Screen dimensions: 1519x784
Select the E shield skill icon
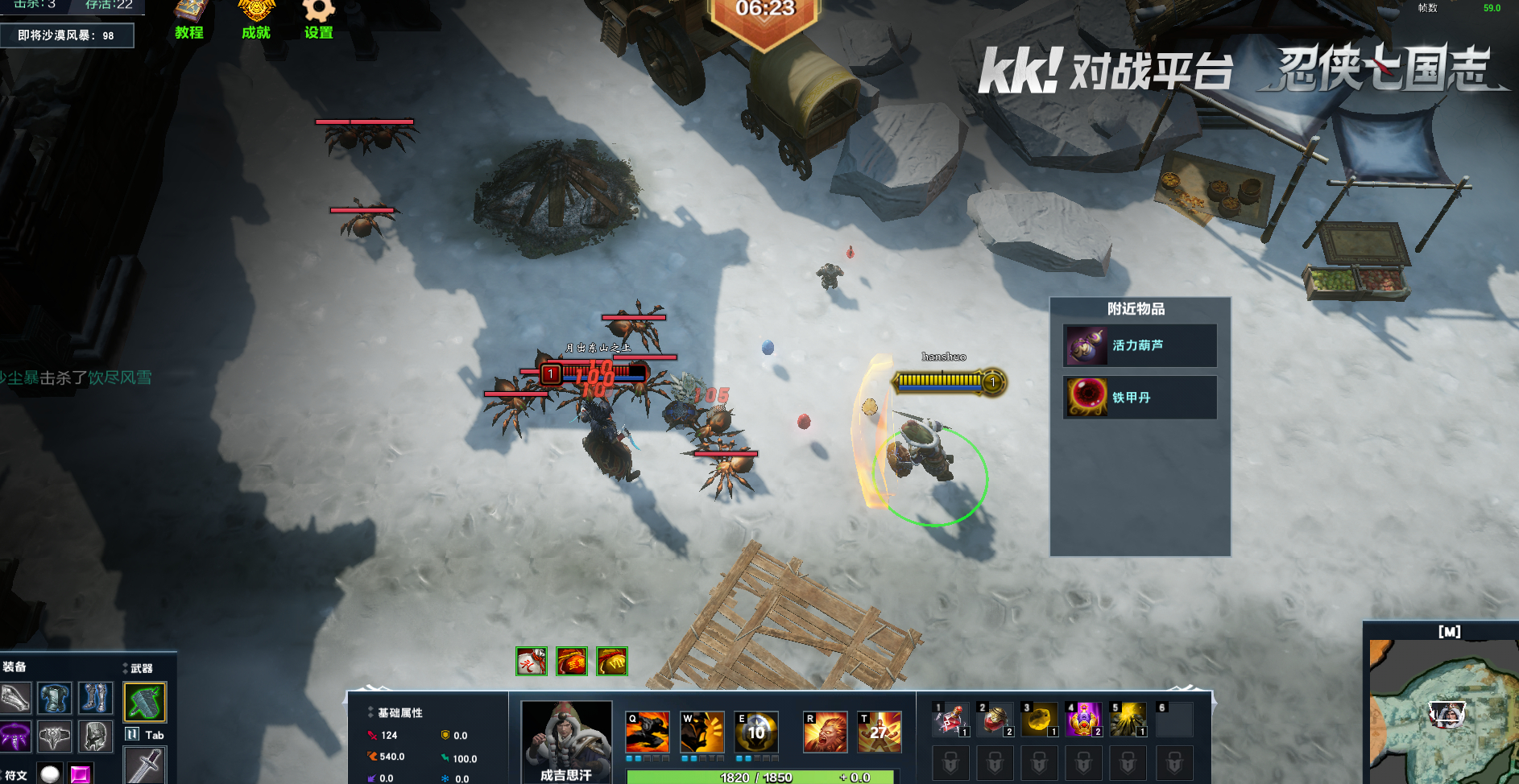[x=756, y=732]
